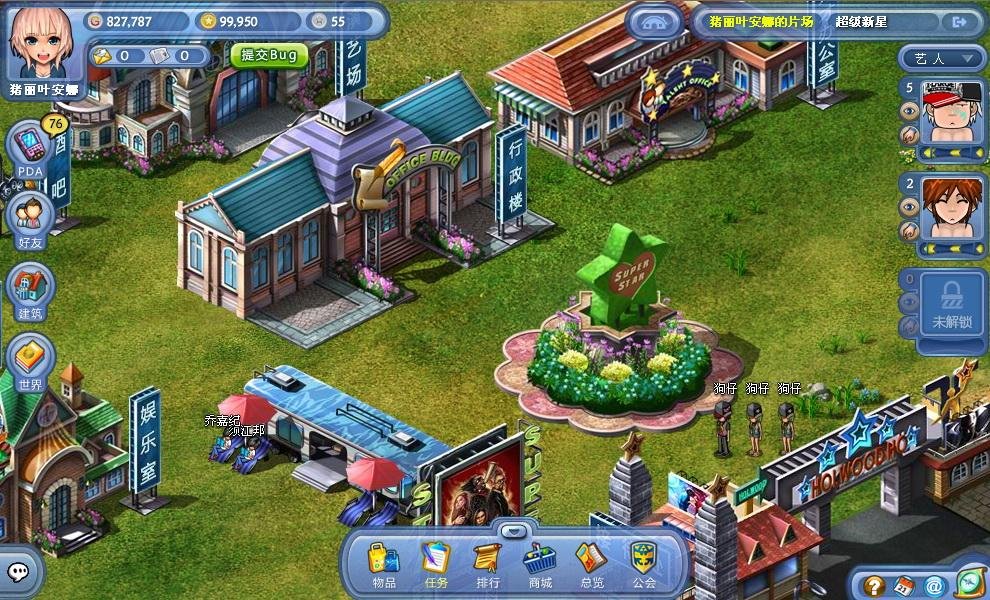Open the 总览 overview book
Viewport: 990px width, 600px height.
[592, 561]
